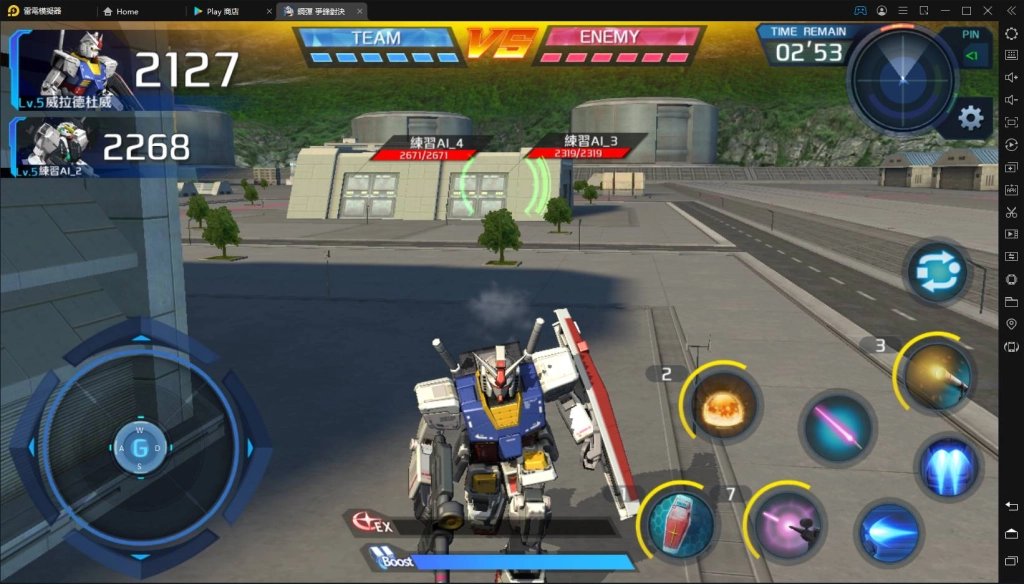Tap the circular radar minimap

[x=901, y=79]
